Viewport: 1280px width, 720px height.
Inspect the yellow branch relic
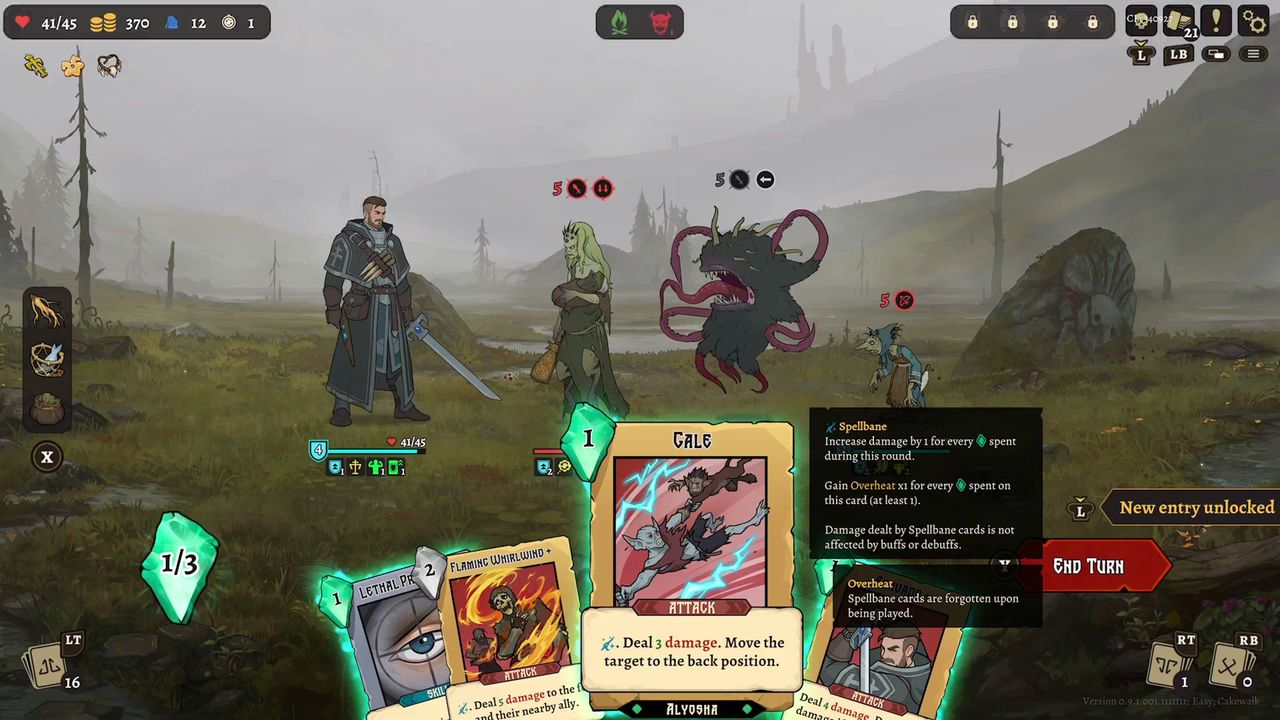[35, 66]
